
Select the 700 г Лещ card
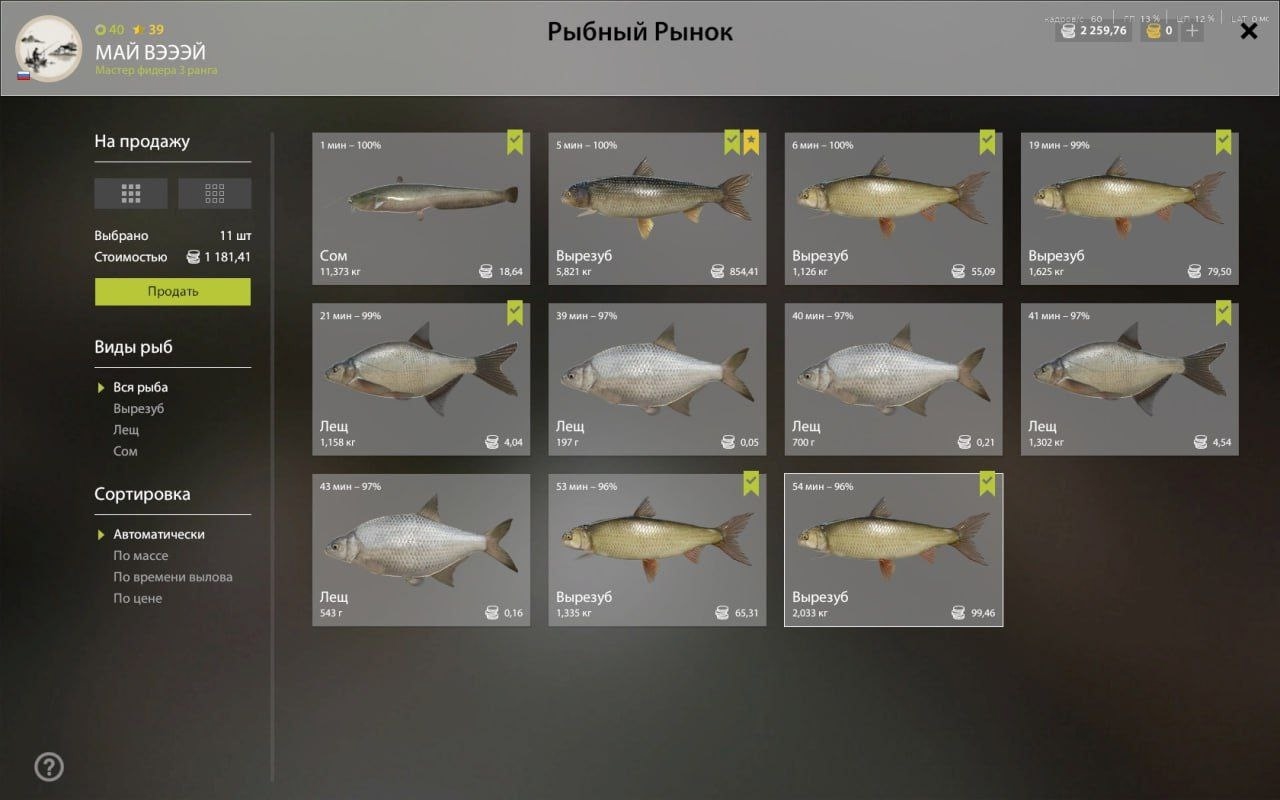point(893,379)
